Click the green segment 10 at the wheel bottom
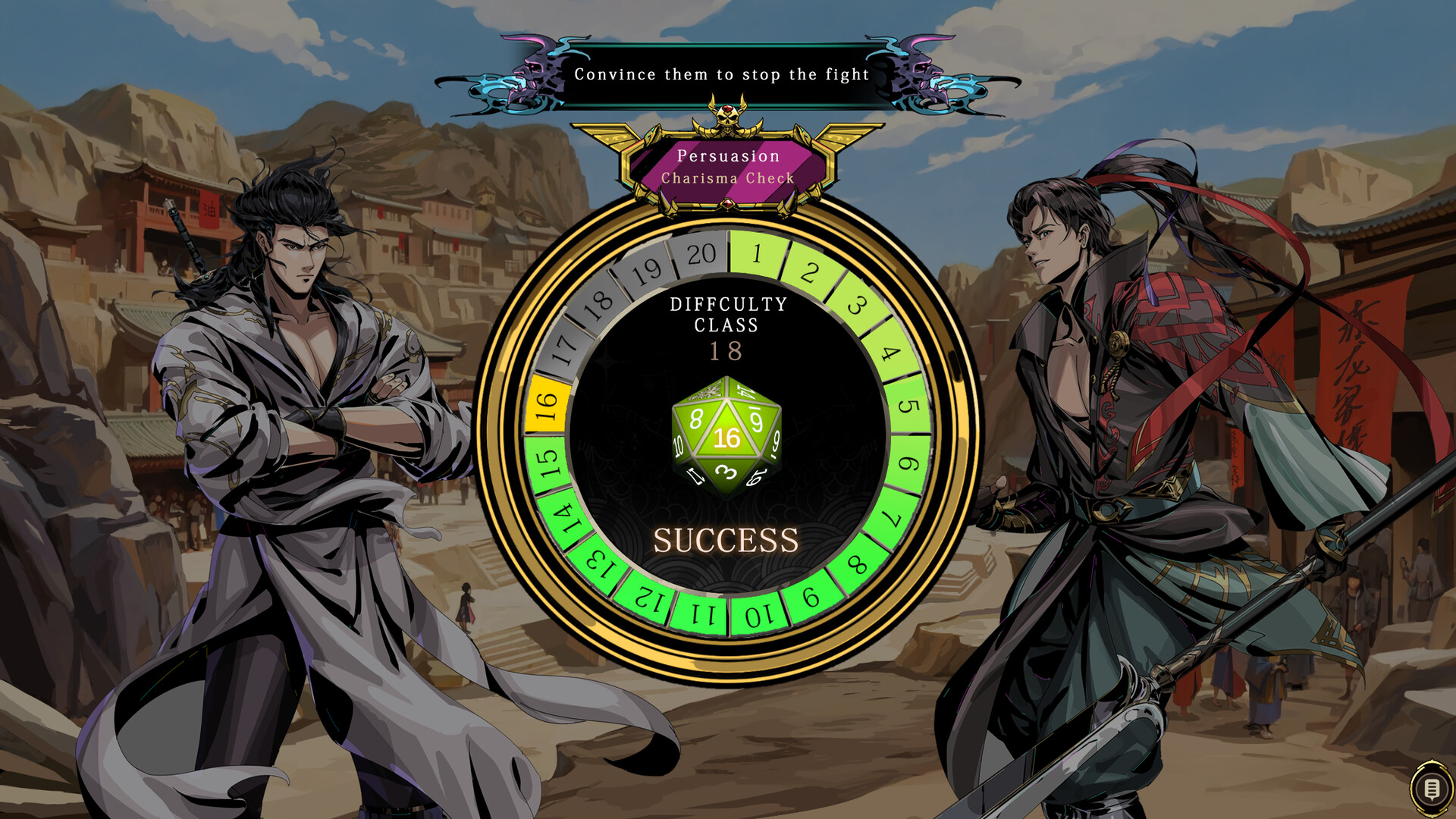Image resolution: width=1456 pixels, height=819 pixels. [x=761, y=613]
